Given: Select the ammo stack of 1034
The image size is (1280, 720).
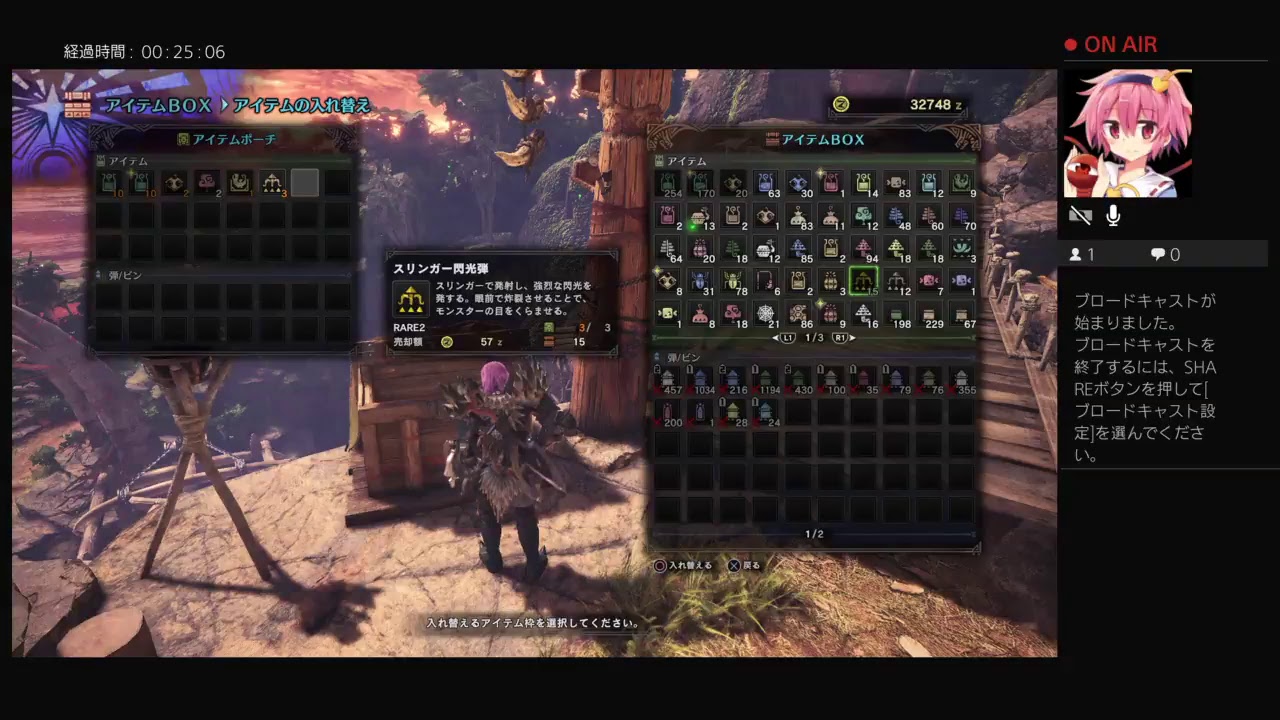Looking at the screenshot, I should [701, 379].
